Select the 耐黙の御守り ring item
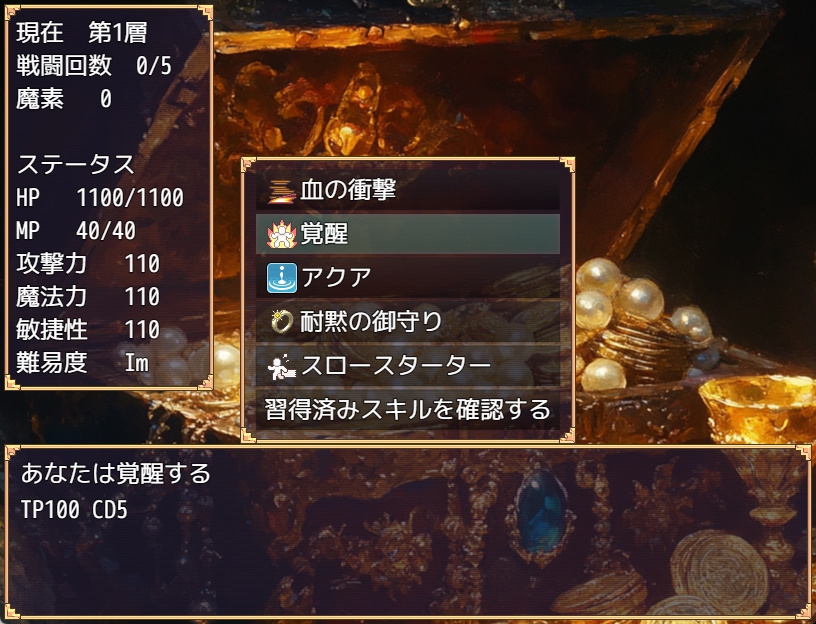Image resolution: width=816 pixels, height=624 pixels. coord(408,322)
